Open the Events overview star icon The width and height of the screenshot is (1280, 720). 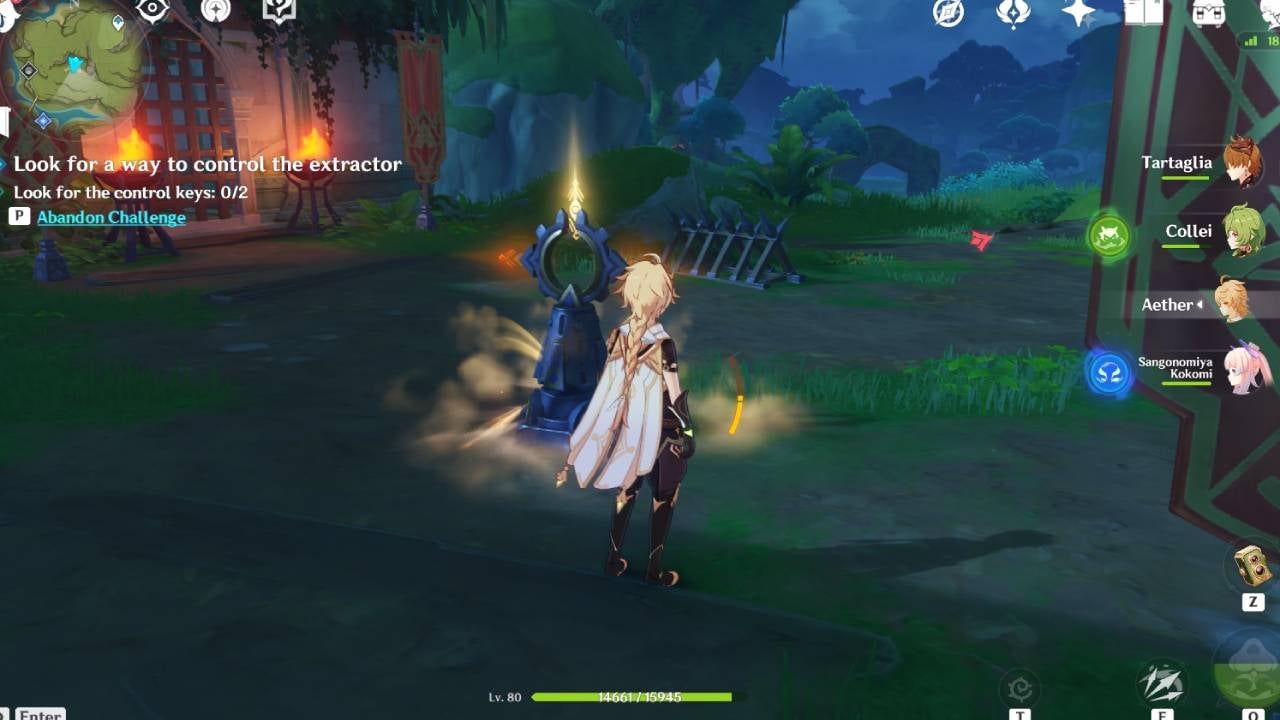(x=1077, y=15)
